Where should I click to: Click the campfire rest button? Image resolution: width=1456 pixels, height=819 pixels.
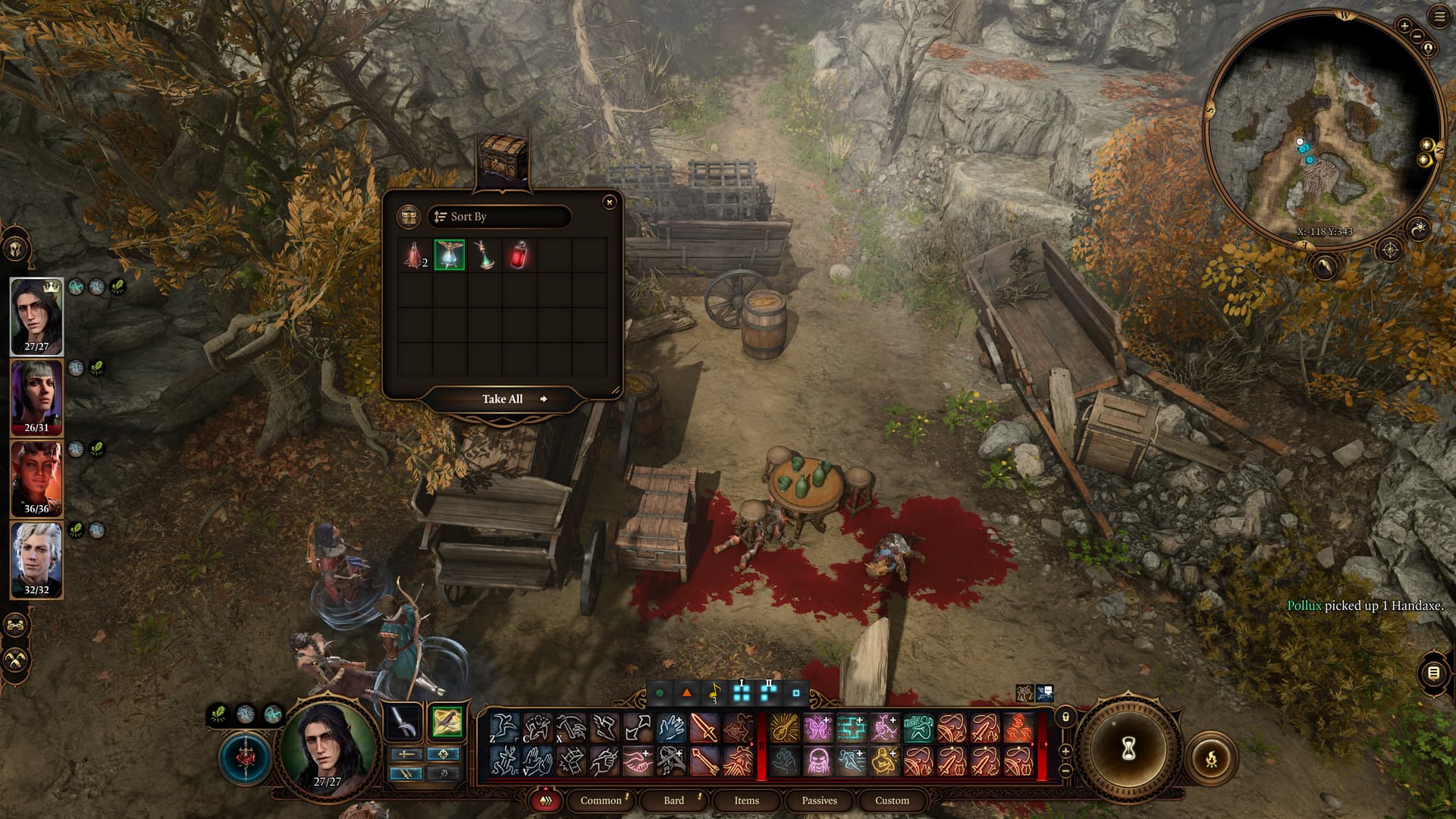coord(1211,758)
